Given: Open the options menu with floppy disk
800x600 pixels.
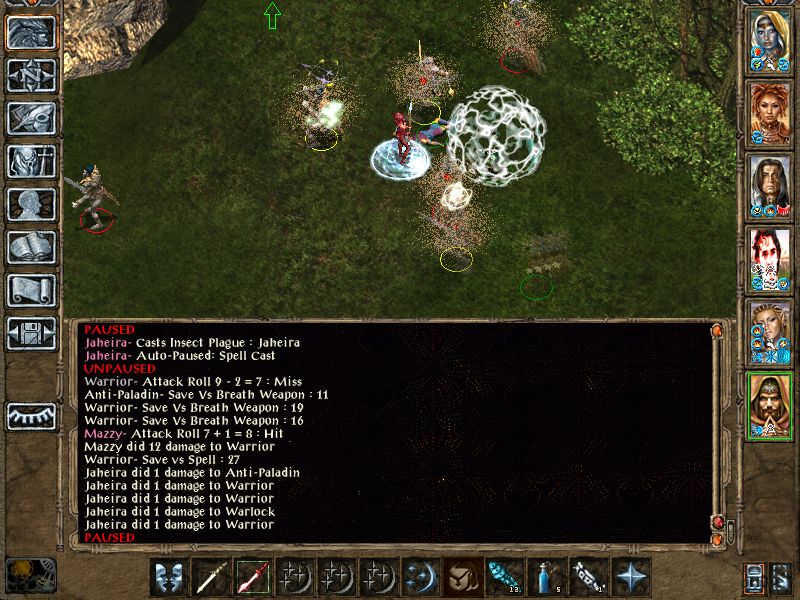Looking at the screenshot, I should pos(31,333).
